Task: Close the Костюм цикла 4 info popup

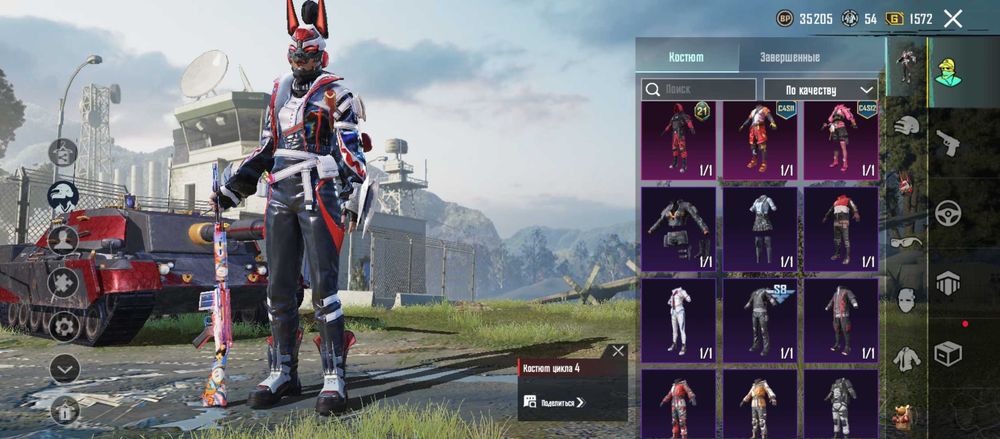Action: coord(618,351)
